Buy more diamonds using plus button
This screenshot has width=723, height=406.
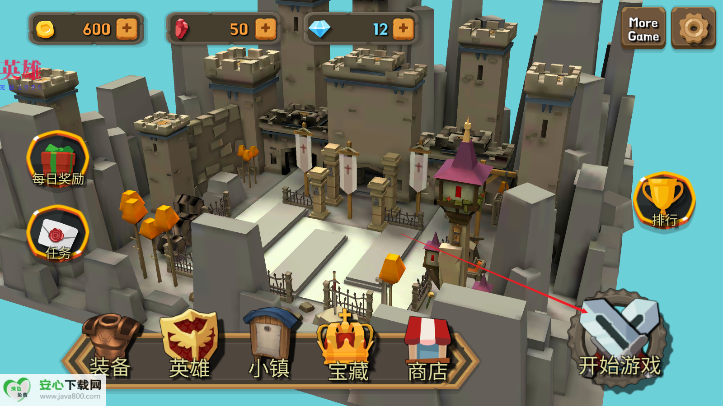point(403,29)
